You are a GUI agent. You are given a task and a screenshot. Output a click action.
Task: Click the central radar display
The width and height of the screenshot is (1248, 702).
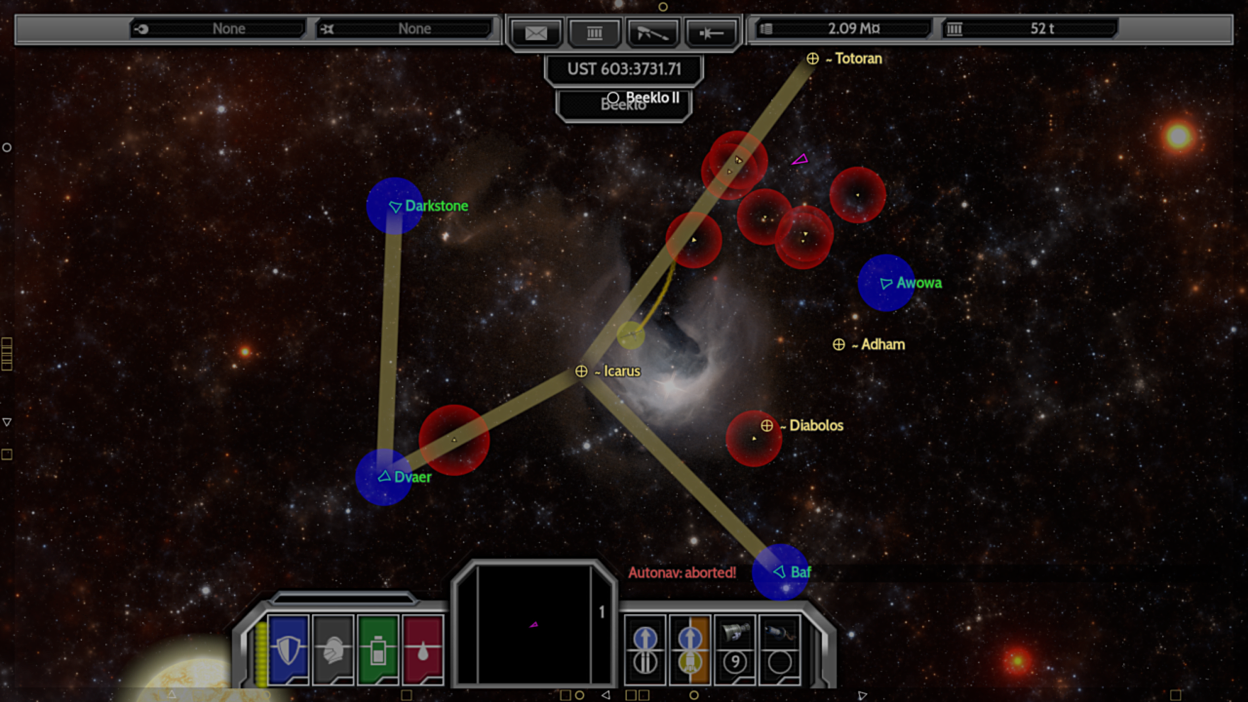click(534, 625)
